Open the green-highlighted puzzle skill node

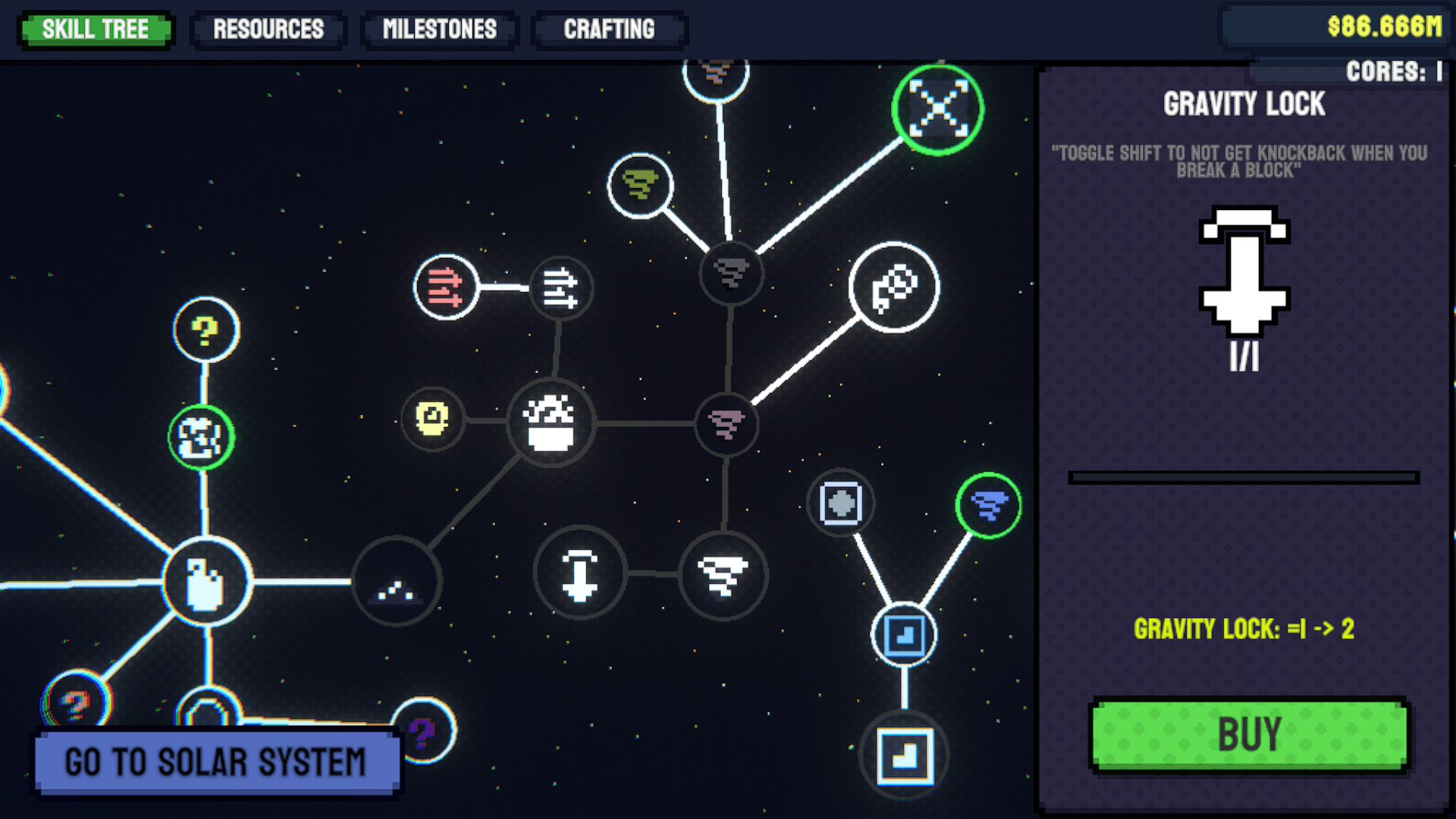pos(203,436)
